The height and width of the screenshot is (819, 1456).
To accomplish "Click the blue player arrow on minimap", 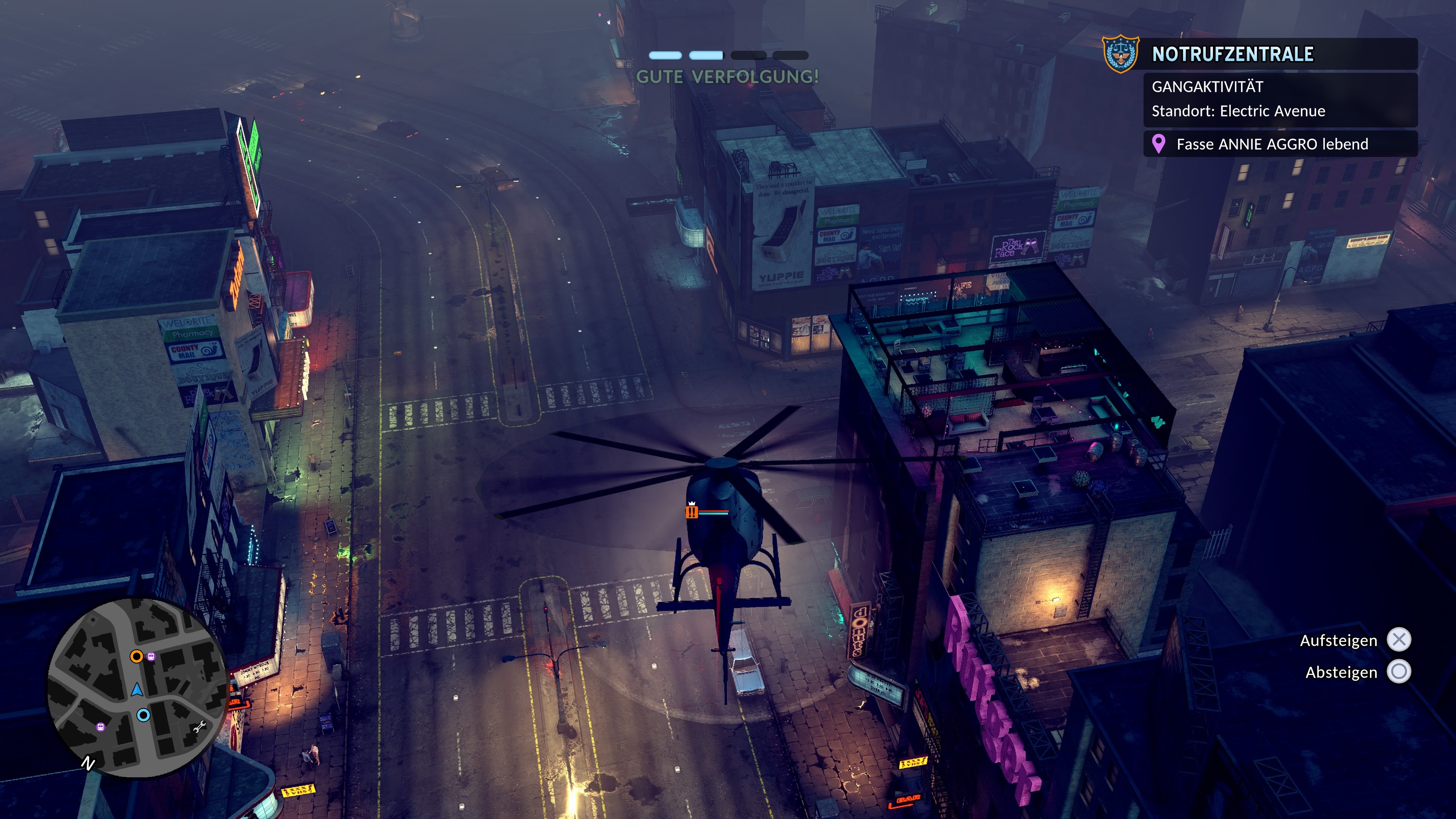I will point(137,690).
